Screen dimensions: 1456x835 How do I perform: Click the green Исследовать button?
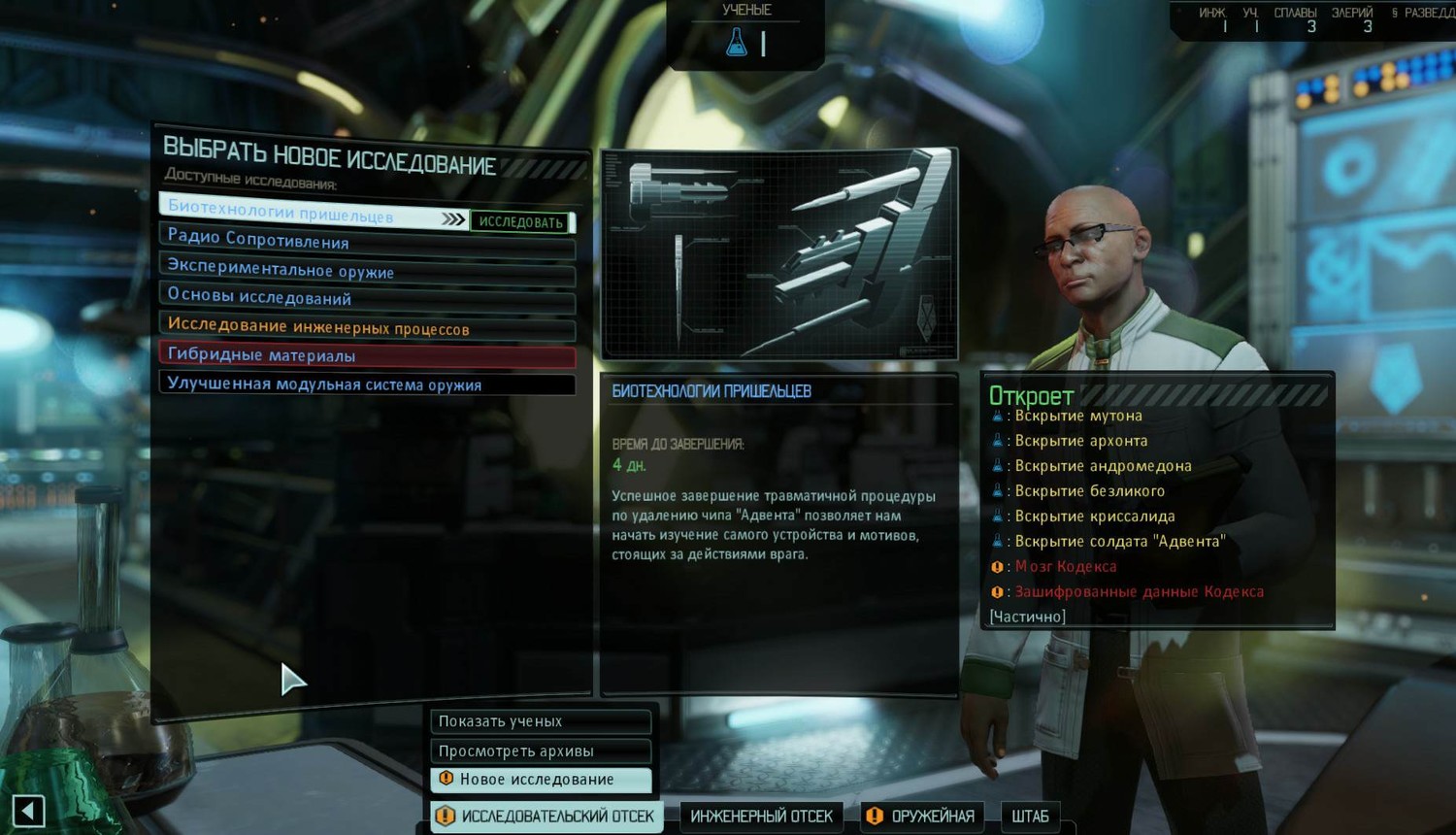(x=521, y=222)
